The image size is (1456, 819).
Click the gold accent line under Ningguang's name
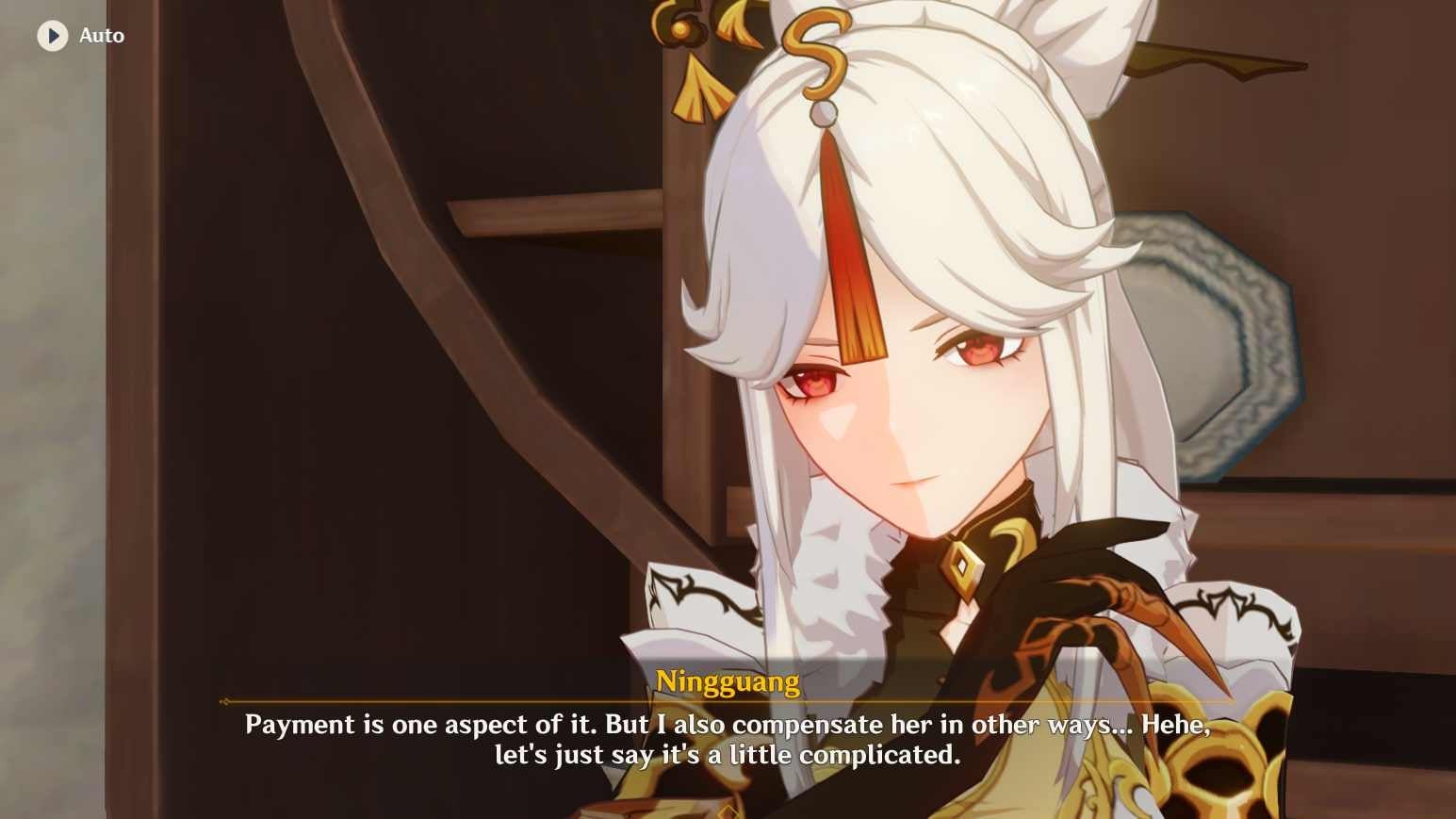(x=728, y=701)
